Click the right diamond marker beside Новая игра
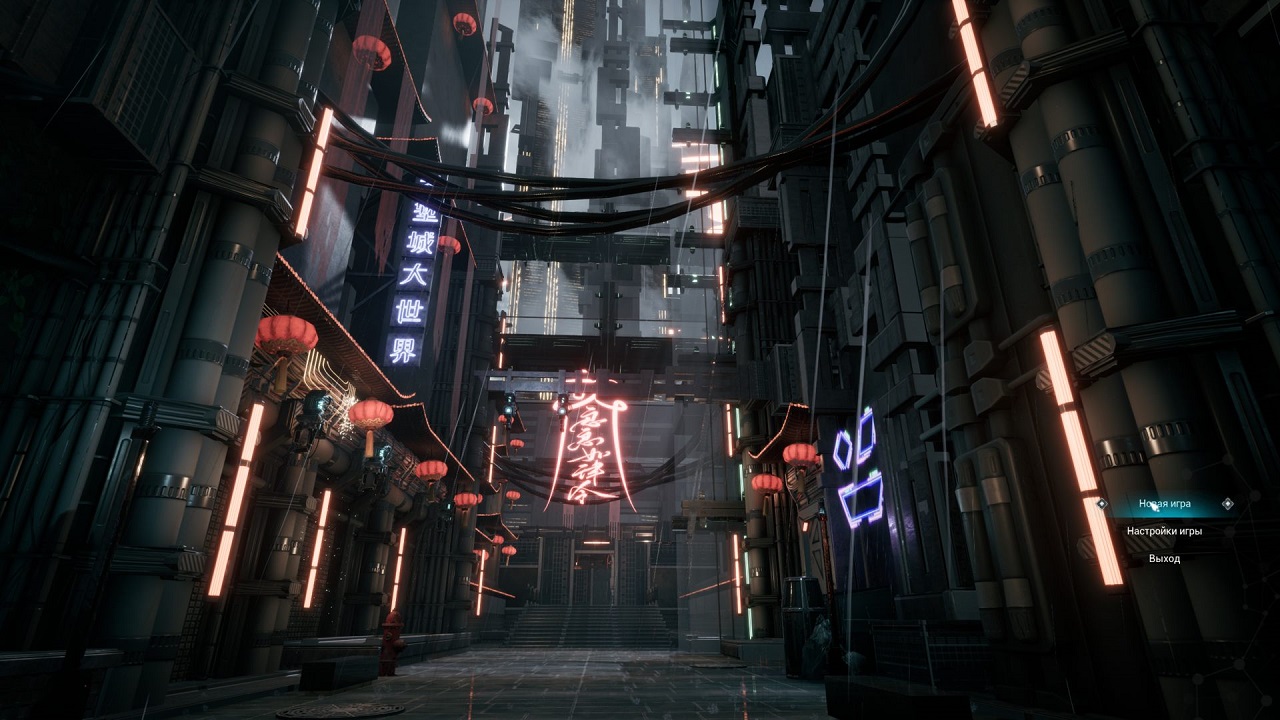 click(1228, 503)
